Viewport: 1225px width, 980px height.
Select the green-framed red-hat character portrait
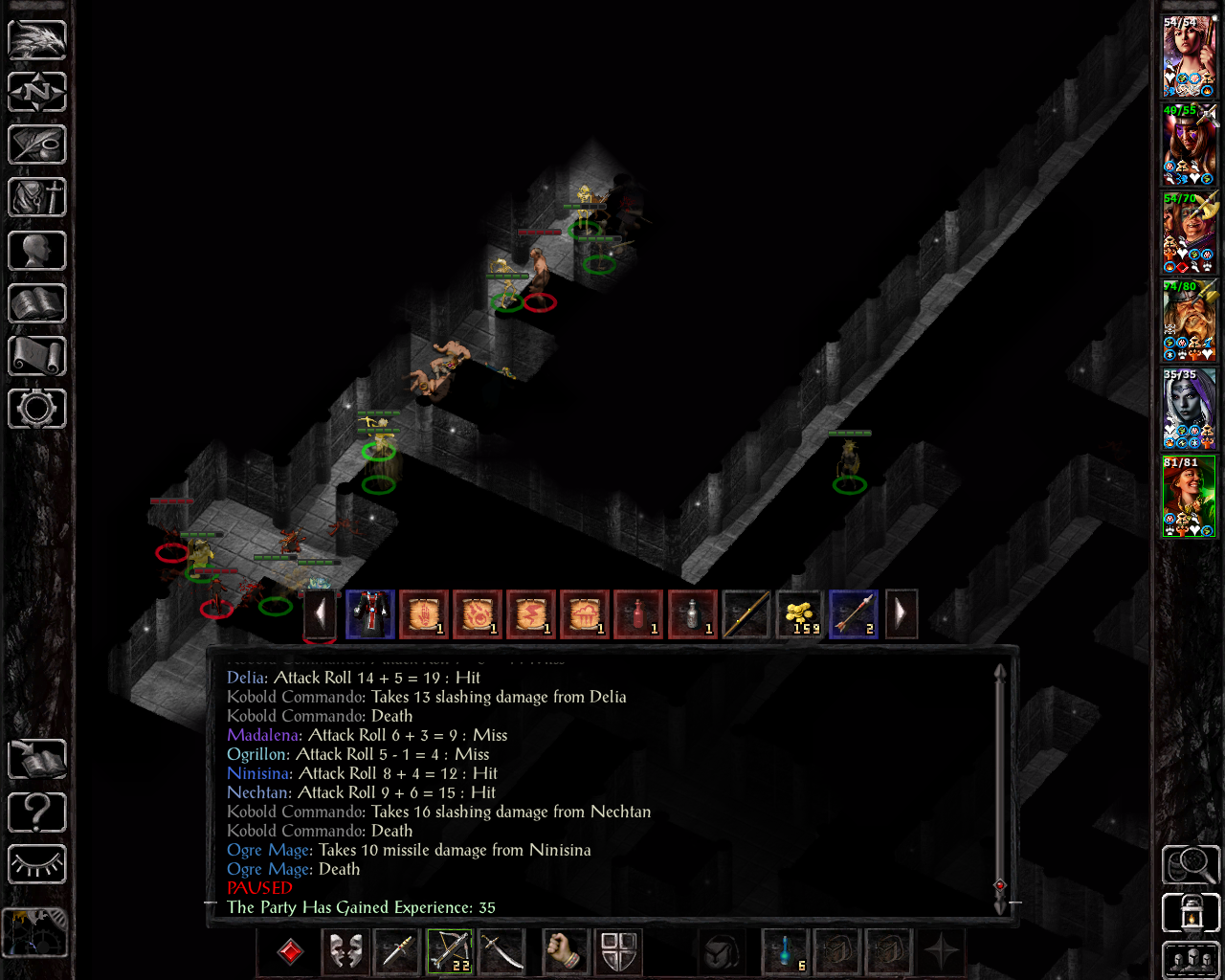[1190, 498]
